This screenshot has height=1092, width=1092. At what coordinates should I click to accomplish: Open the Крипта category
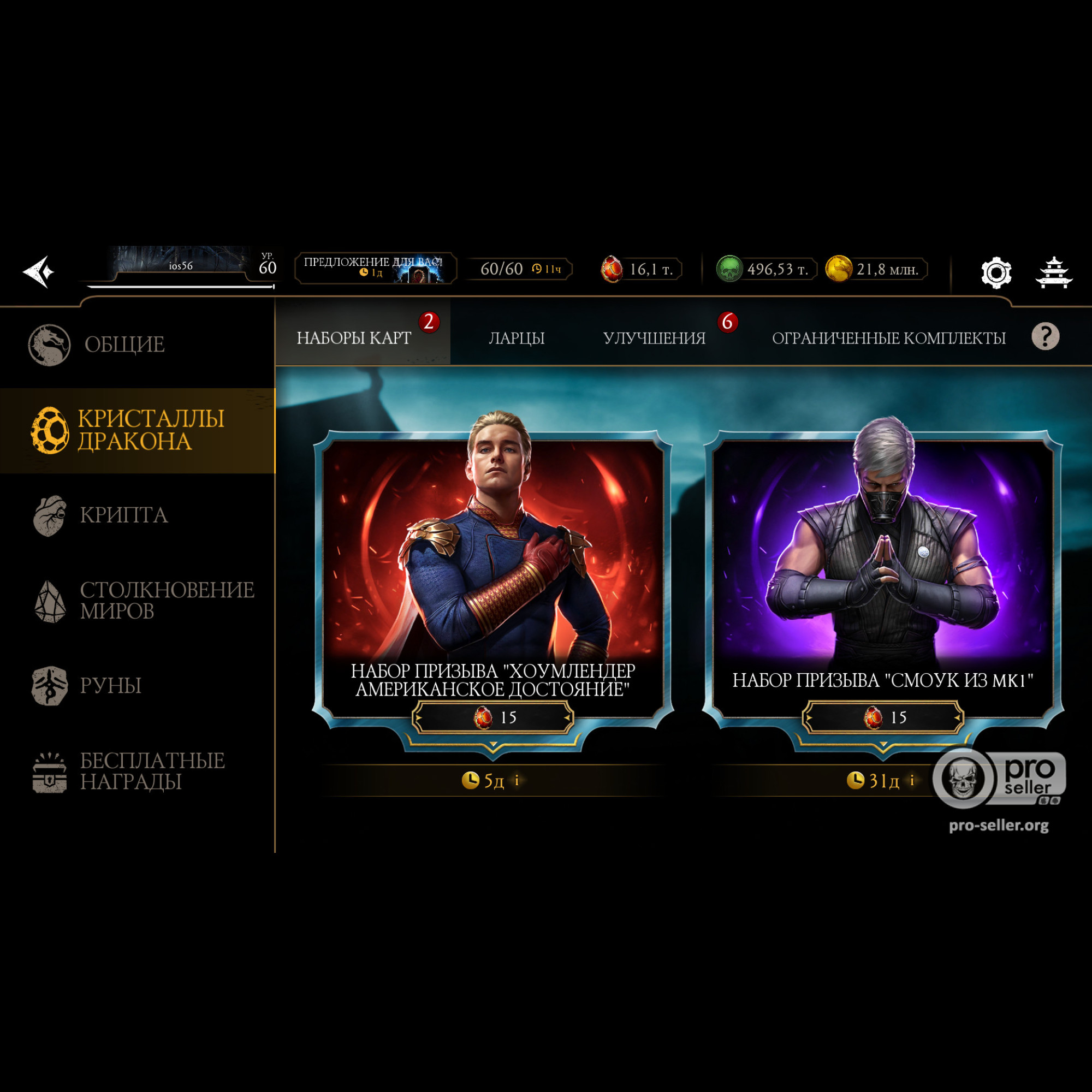tap(123, 515)
